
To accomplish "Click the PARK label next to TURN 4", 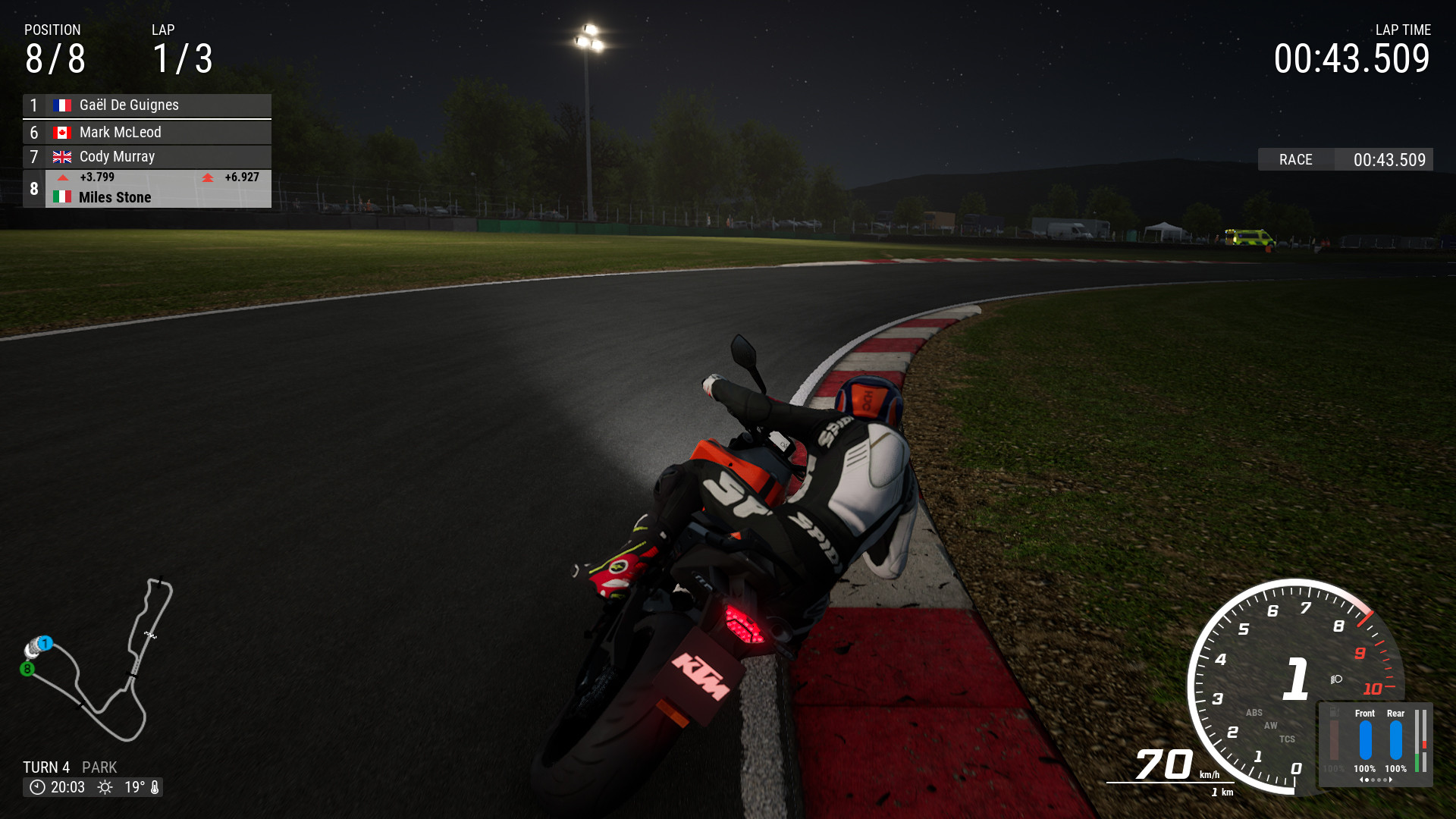I will tap(99, 767).
